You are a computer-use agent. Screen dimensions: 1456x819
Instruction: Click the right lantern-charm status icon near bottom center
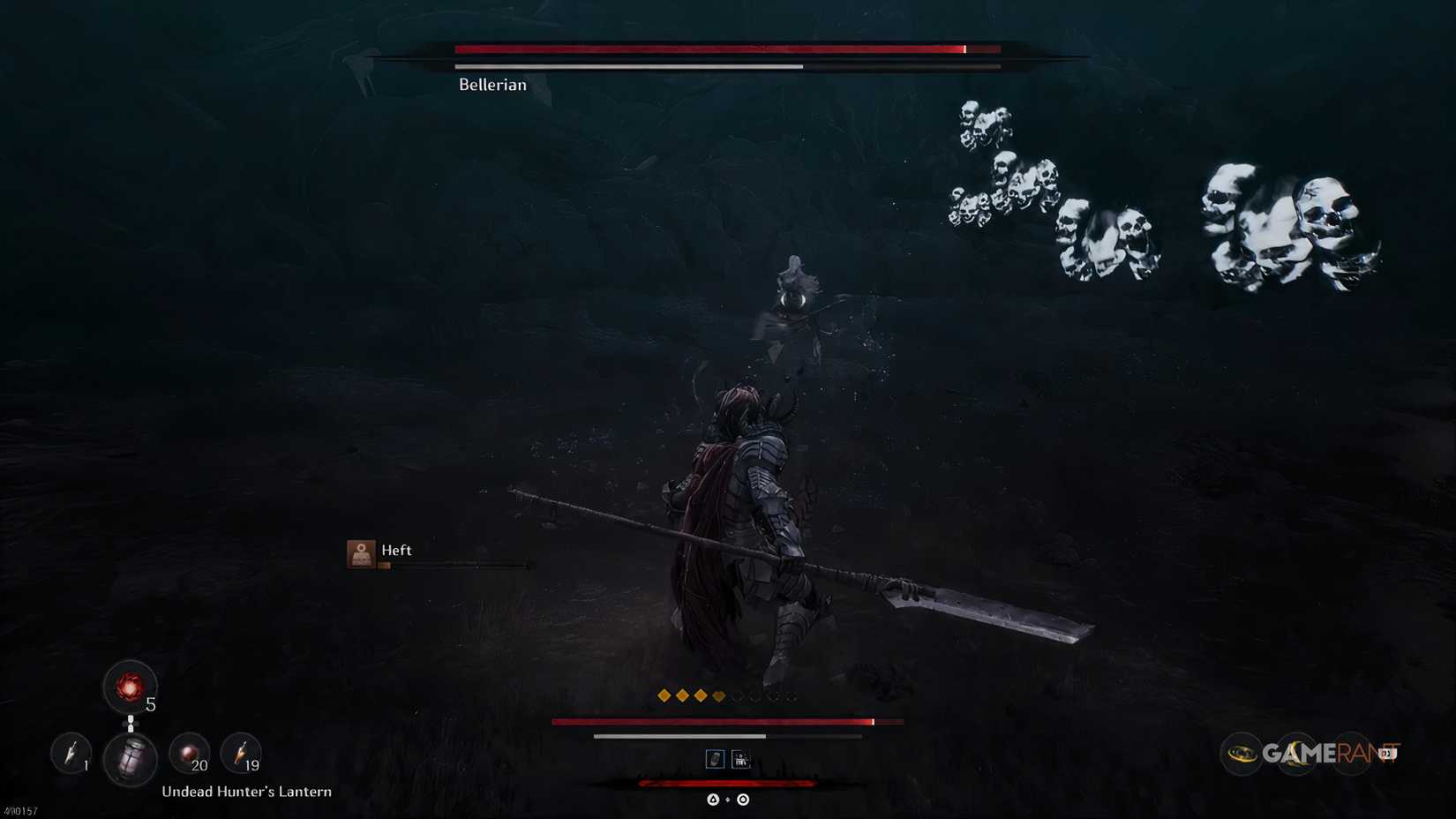[741, 758]
